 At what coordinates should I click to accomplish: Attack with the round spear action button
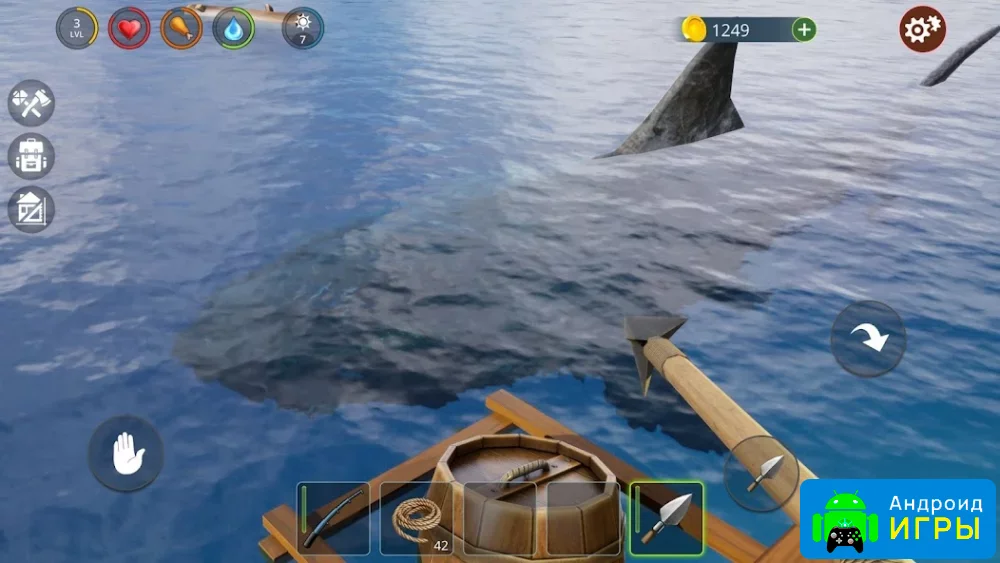[761, 473]
